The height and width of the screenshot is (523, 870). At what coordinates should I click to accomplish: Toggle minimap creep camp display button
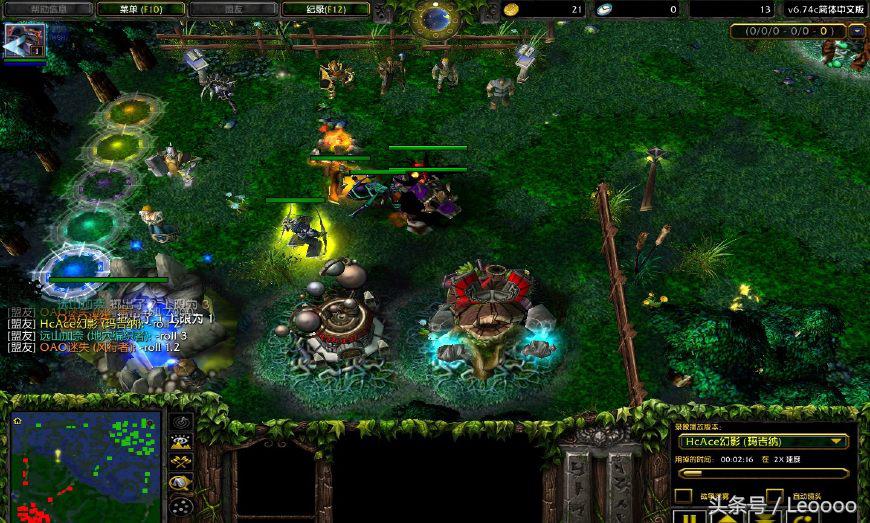[x=181, y=482]
